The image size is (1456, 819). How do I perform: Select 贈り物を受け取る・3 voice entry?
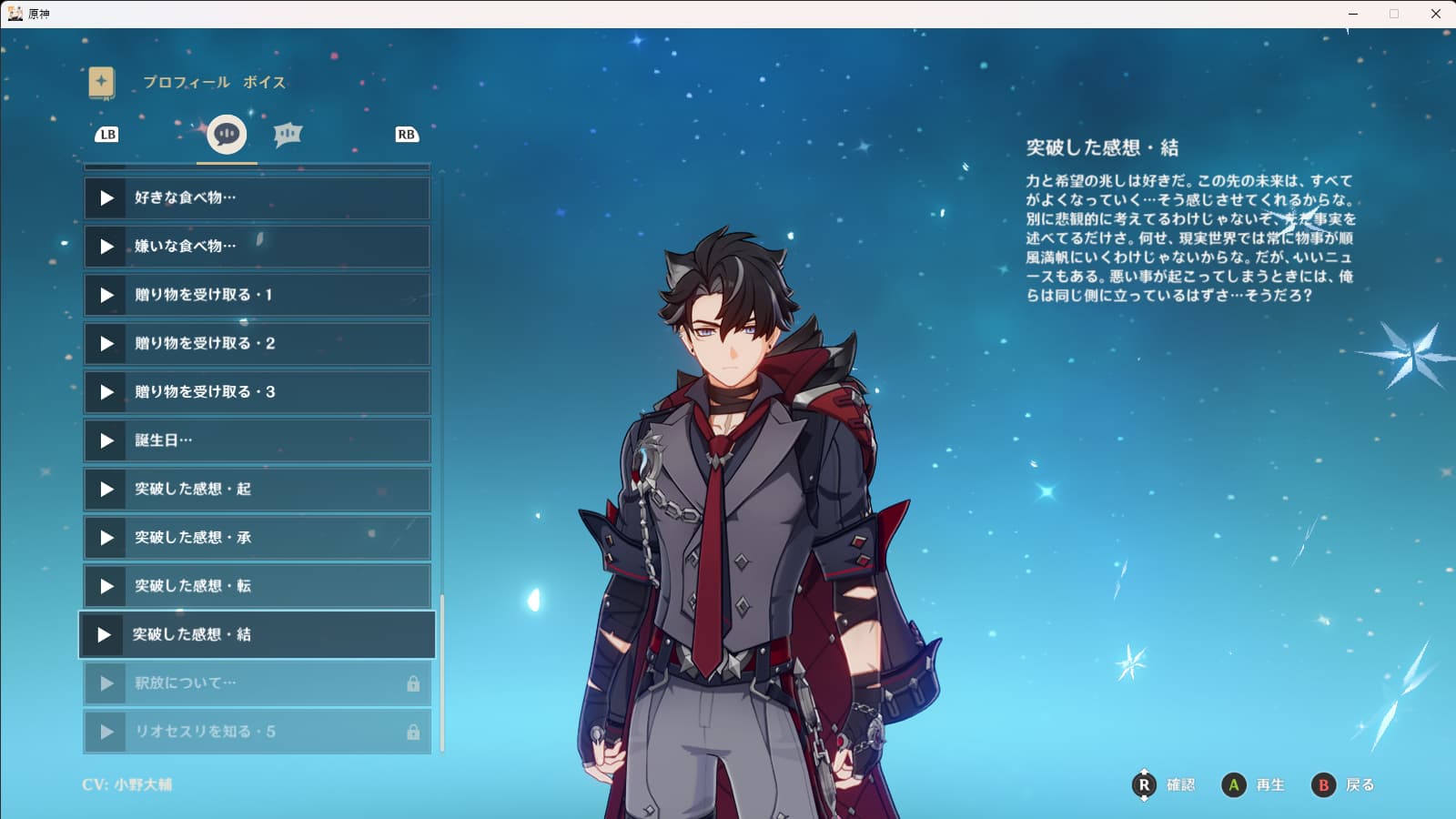(x=257, y=392)
